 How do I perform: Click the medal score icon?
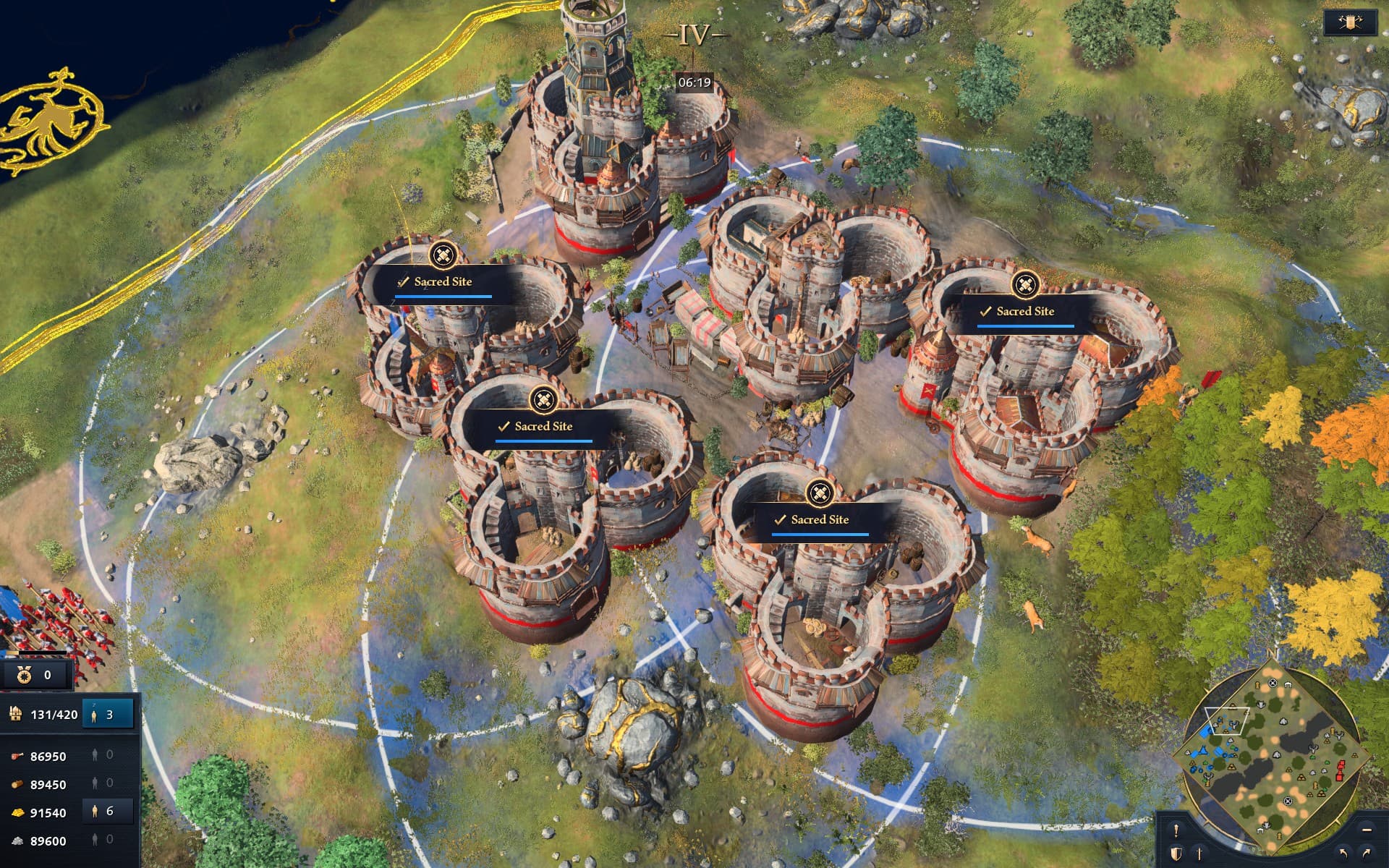click(x=24, y=675)
